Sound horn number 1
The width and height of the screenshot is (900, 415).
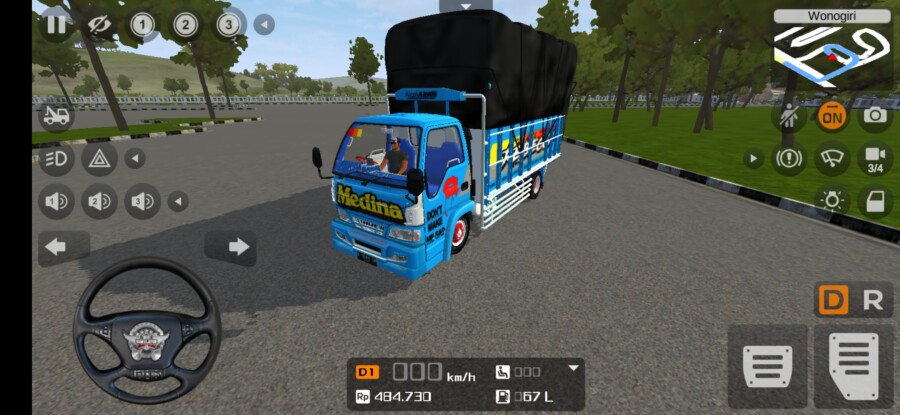56,202
